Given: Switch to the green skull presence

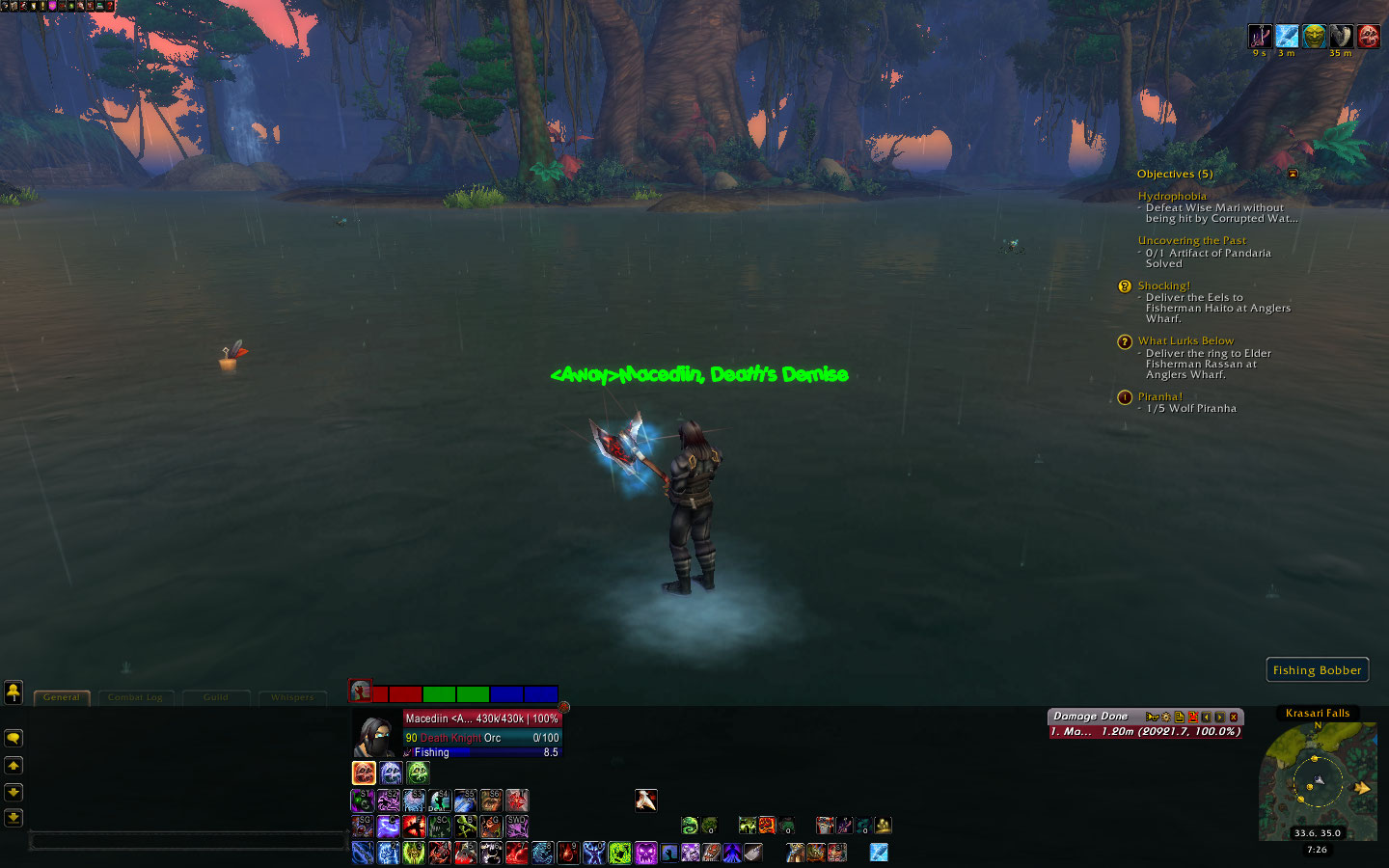Looking at the screenshot, I should [x=418, y=773].
